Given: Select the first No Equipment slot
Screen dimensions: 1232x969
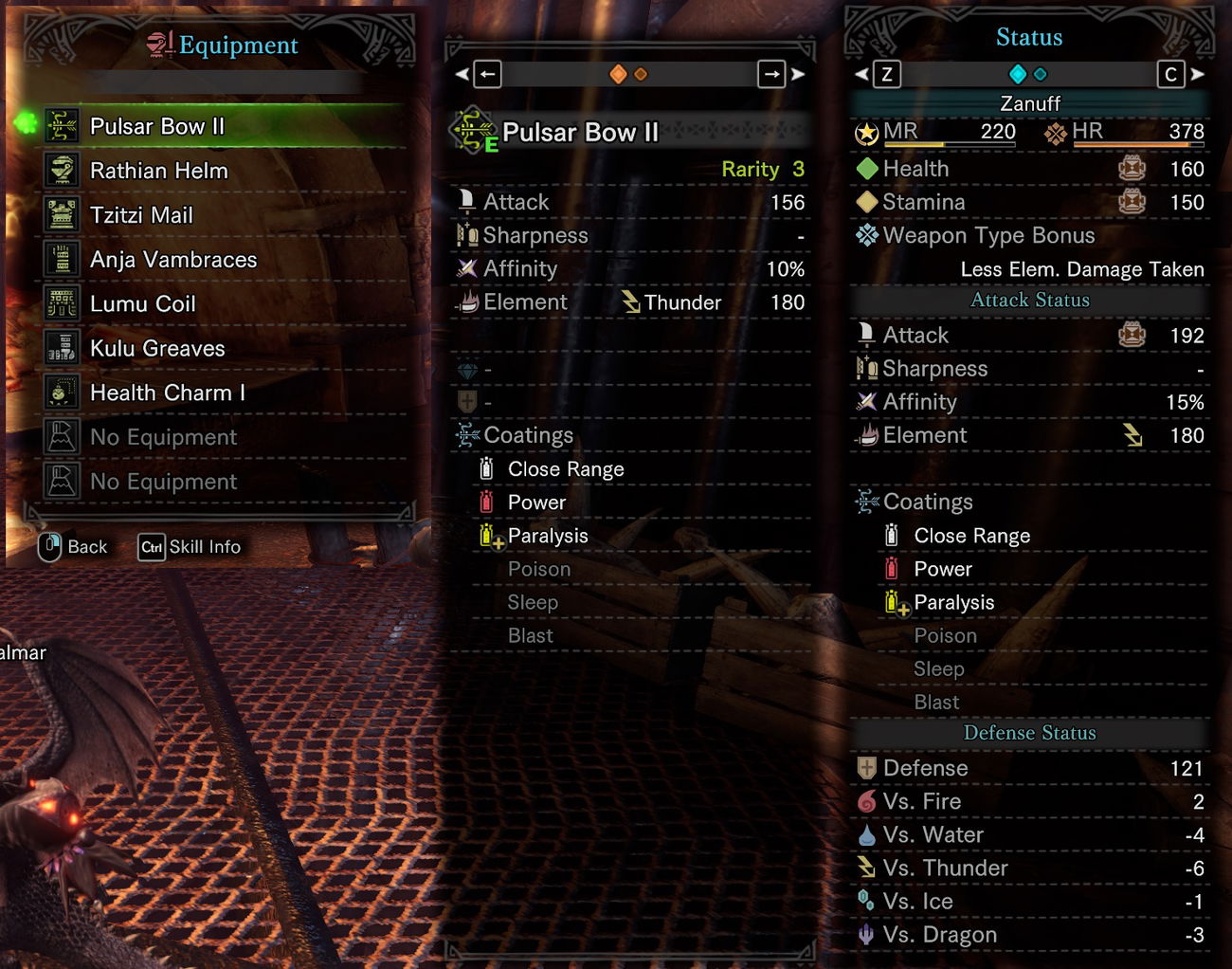Looking at the screenshot, I should tap(162, 436).
